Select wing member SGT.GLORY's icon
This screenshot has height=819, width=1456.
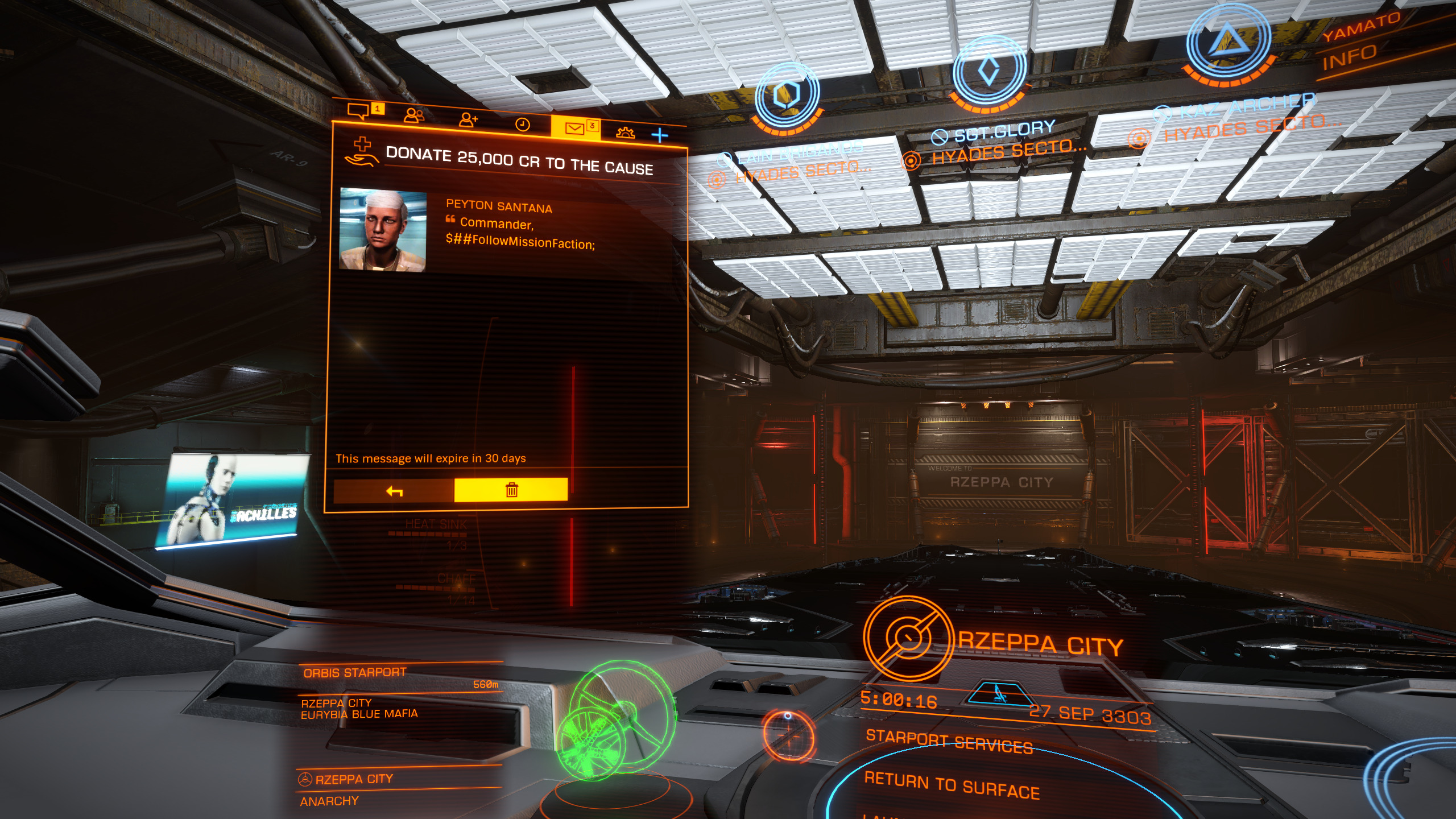989,72
